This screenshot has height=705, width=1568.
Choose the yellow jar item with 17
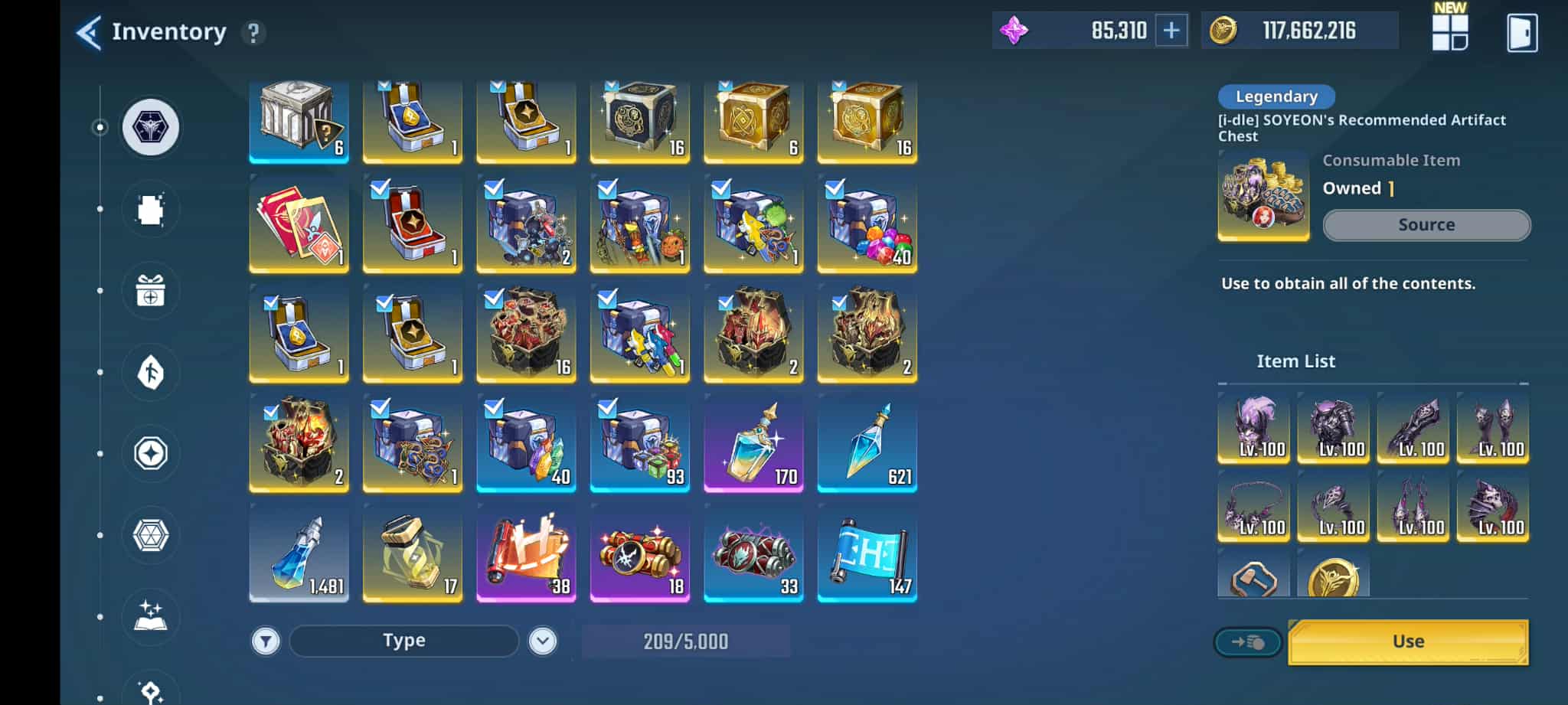coord(412,553)
